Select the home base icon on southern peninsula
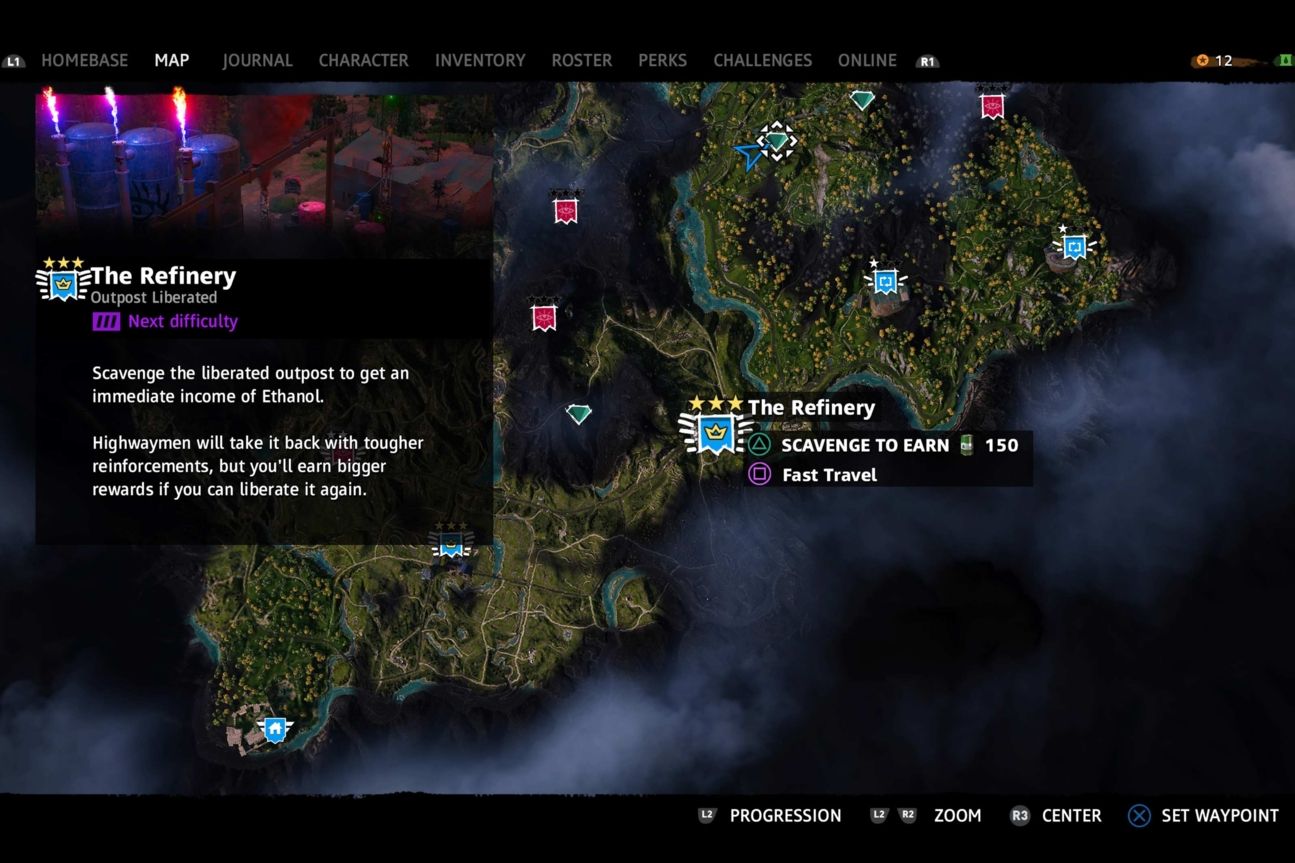Image resolution: width=1295 pixels, height=863 pixels. (274, 729)
